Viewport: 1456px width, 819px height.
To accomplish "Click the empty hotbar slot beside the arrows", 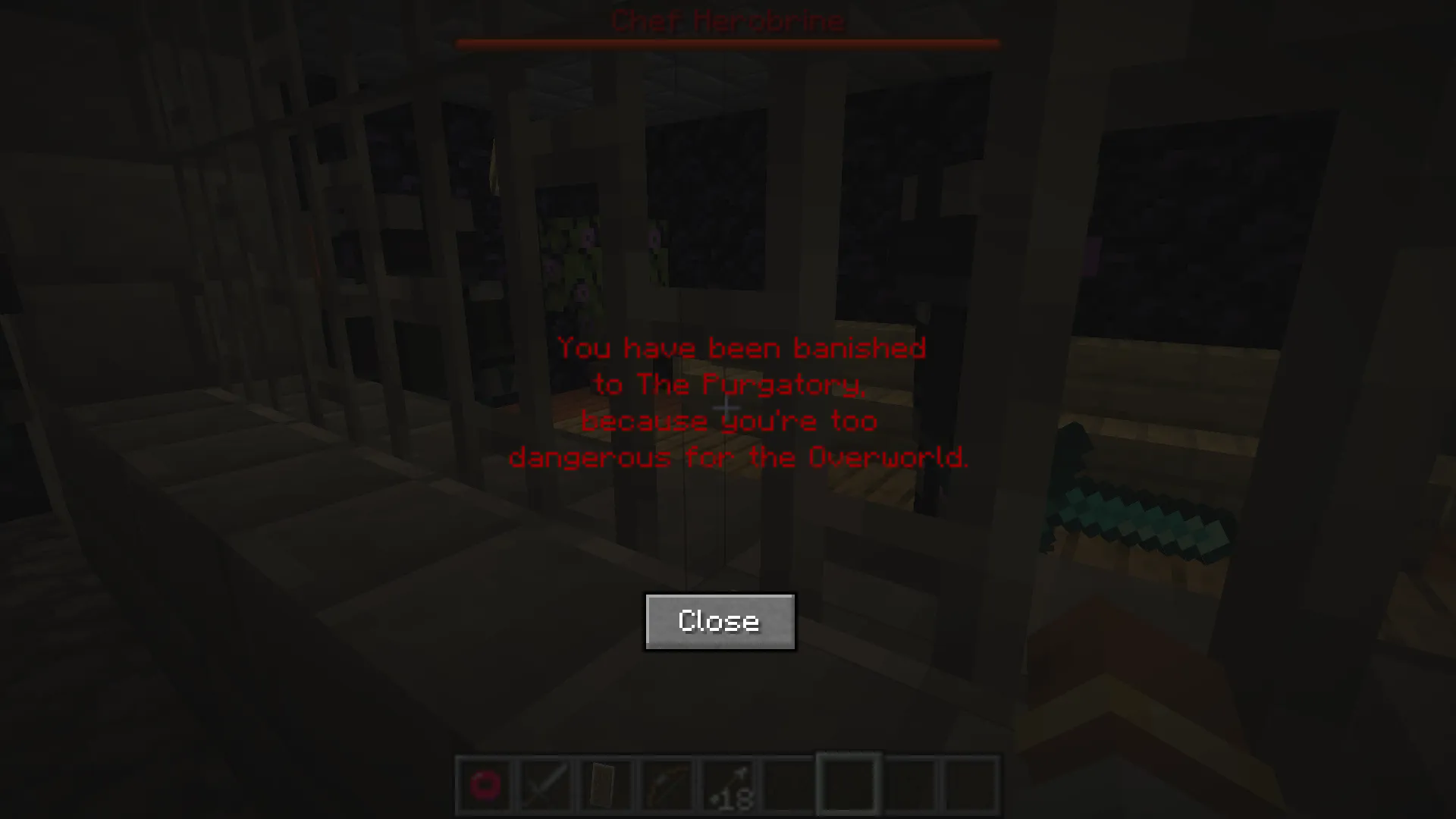I will (x=789, y=785).
